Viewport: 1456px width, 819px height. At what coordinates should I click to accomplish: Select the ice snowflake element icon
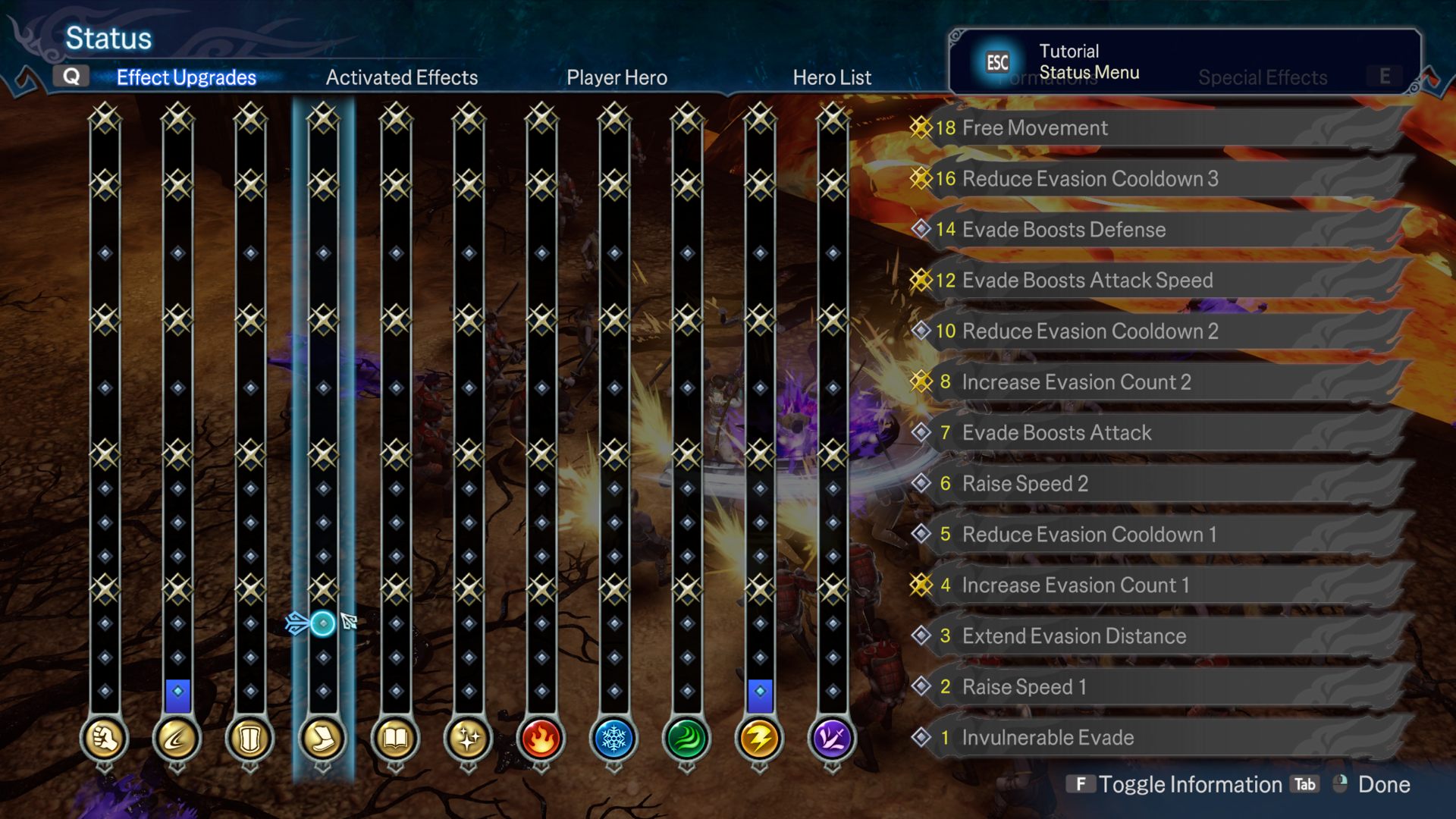coord(613,738)
